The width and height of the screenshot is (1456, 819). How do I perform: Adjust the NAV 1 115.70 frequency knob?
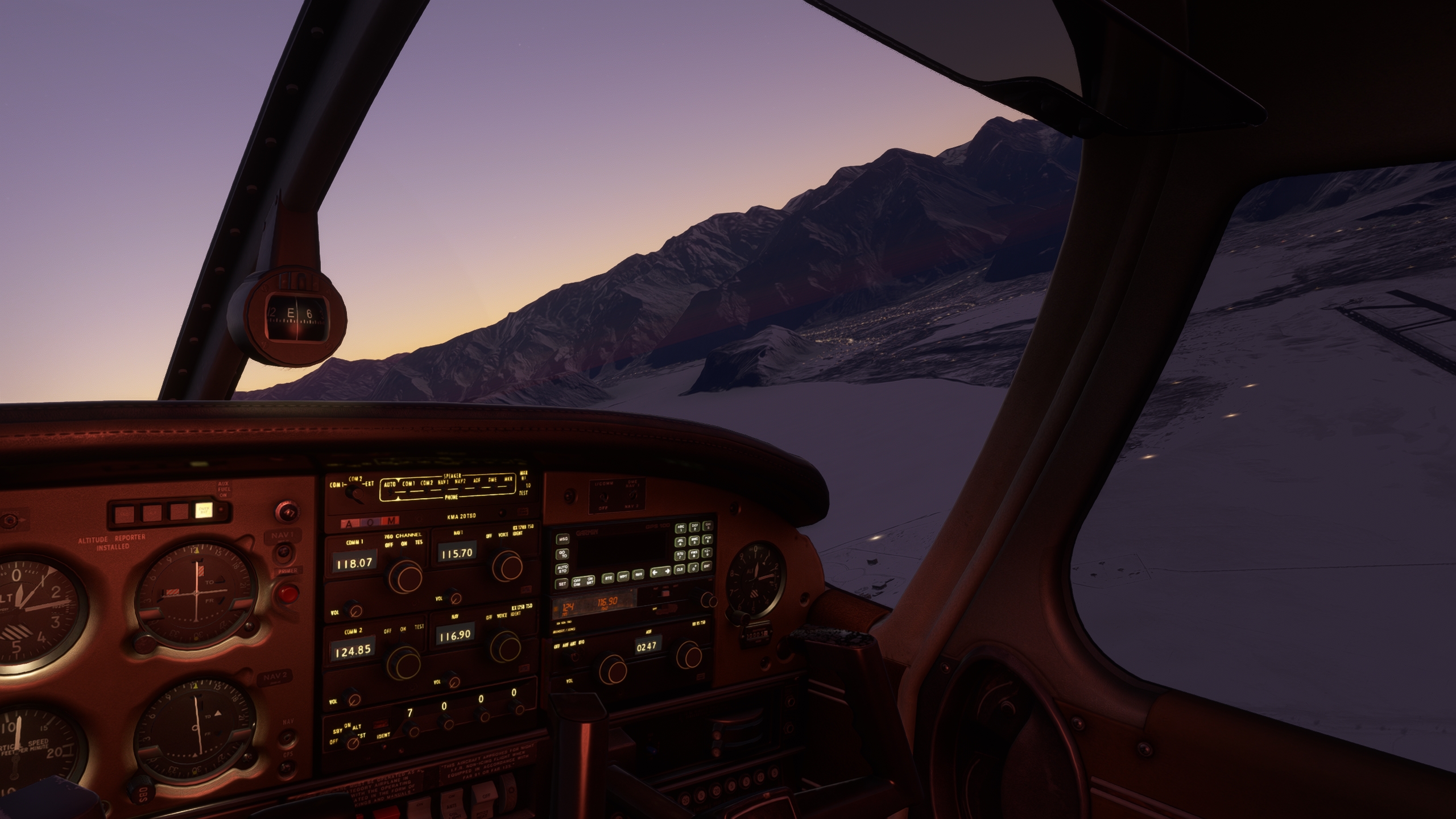507,563
